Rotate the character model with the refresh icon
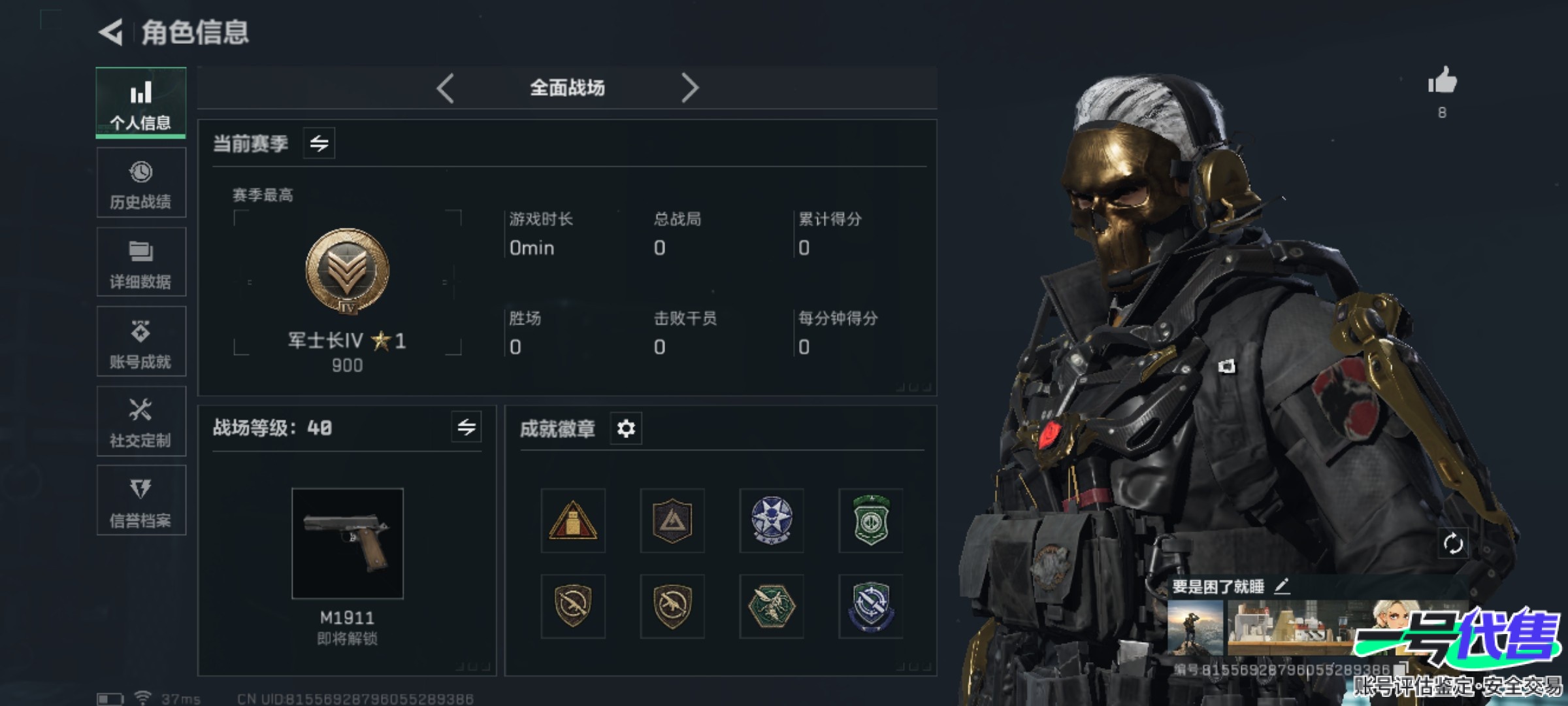The width and height of the screenshot is (1568, 706). point(1452,543)
